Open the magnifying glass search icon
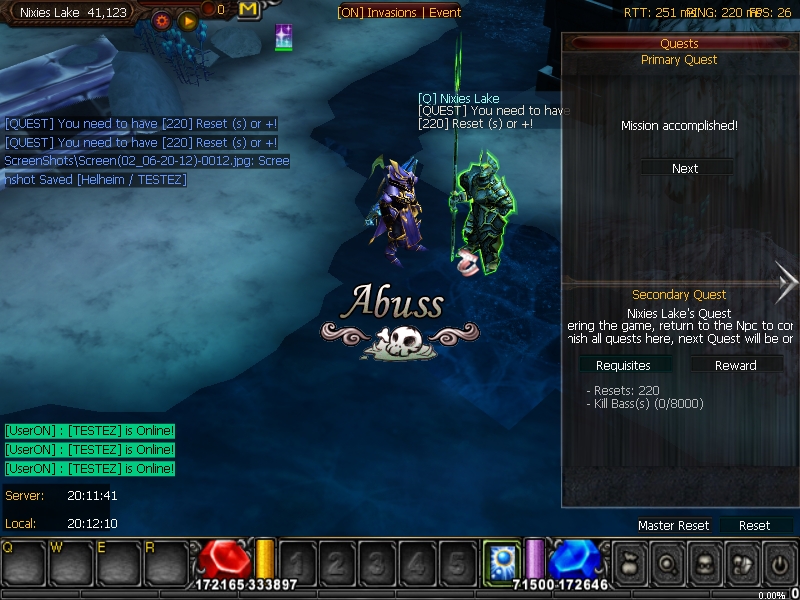 (667, 563)
